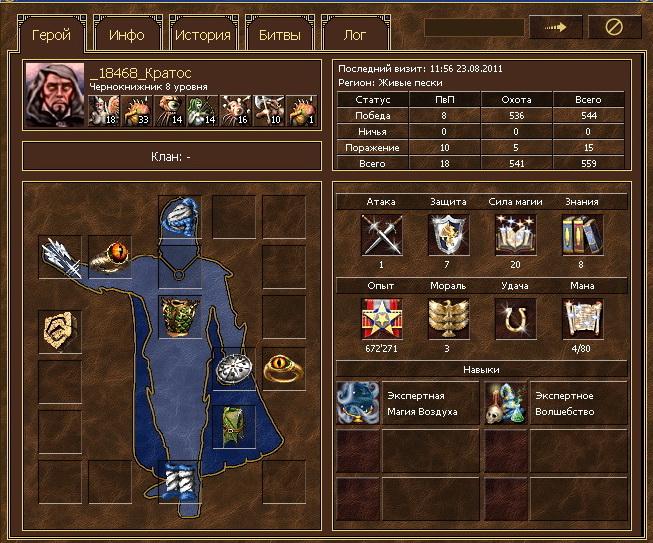Select the ice arrows weapon slot
Screen dimensions: 653x543
click(60, 257)
